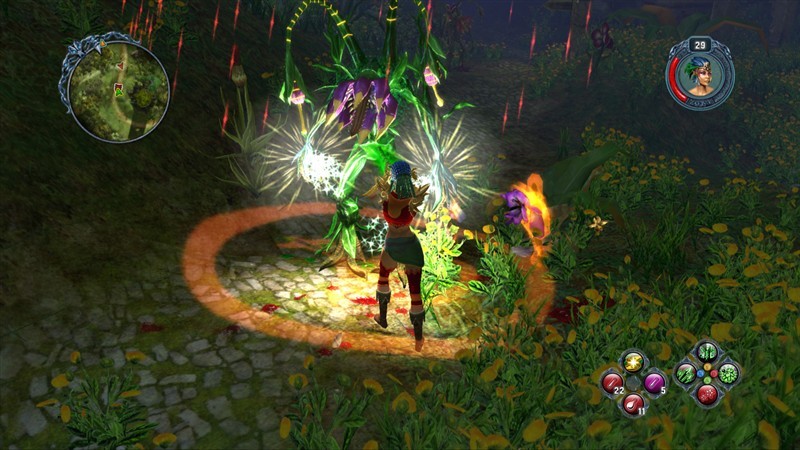The width and height of the screenshot is (800, 450).
Task: Activate the top green plant skill icon
Action: pos(707,353)
